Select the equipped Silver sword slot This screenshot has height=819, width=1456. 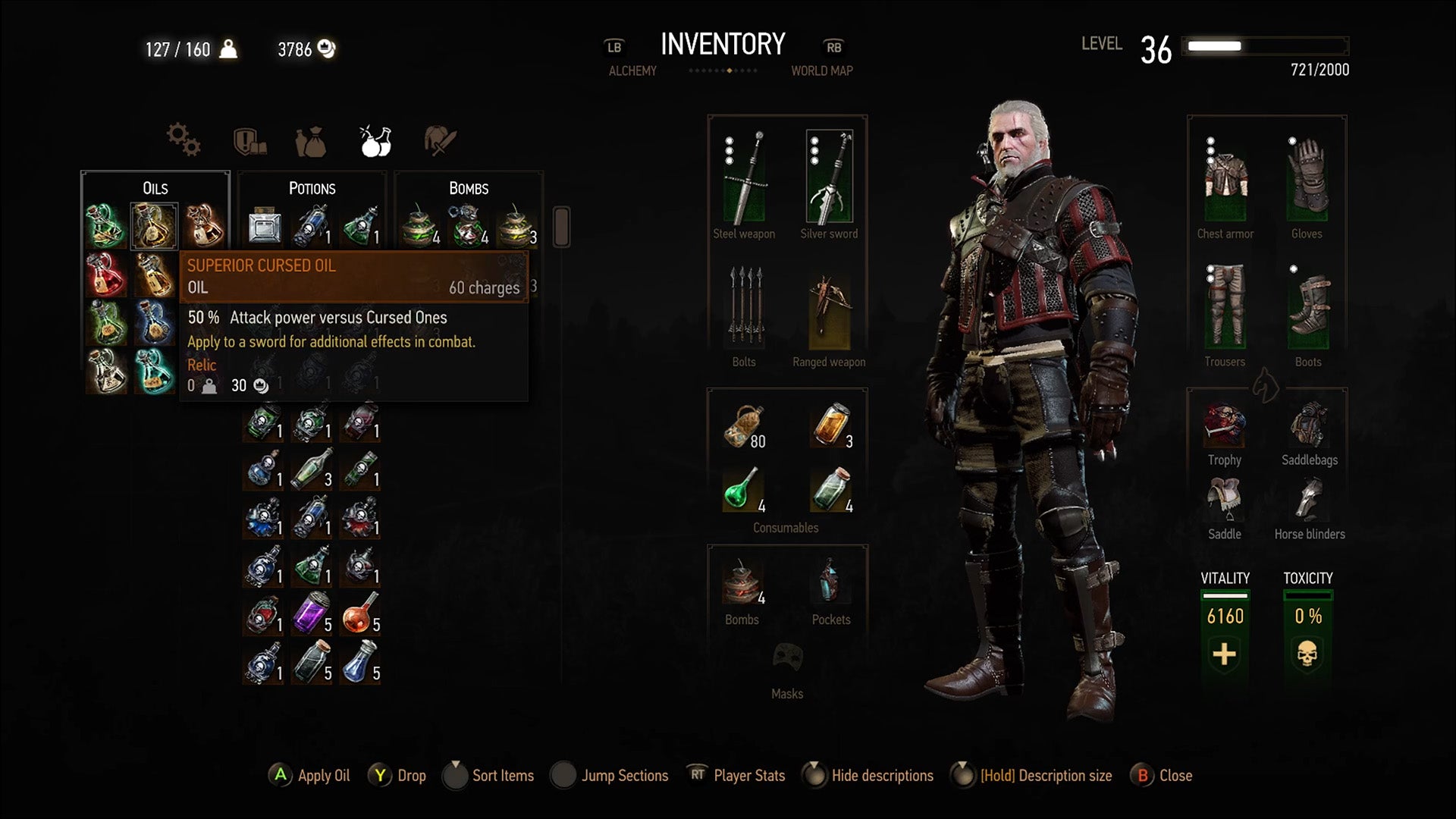pyautogui.click(x=829, y=176)
